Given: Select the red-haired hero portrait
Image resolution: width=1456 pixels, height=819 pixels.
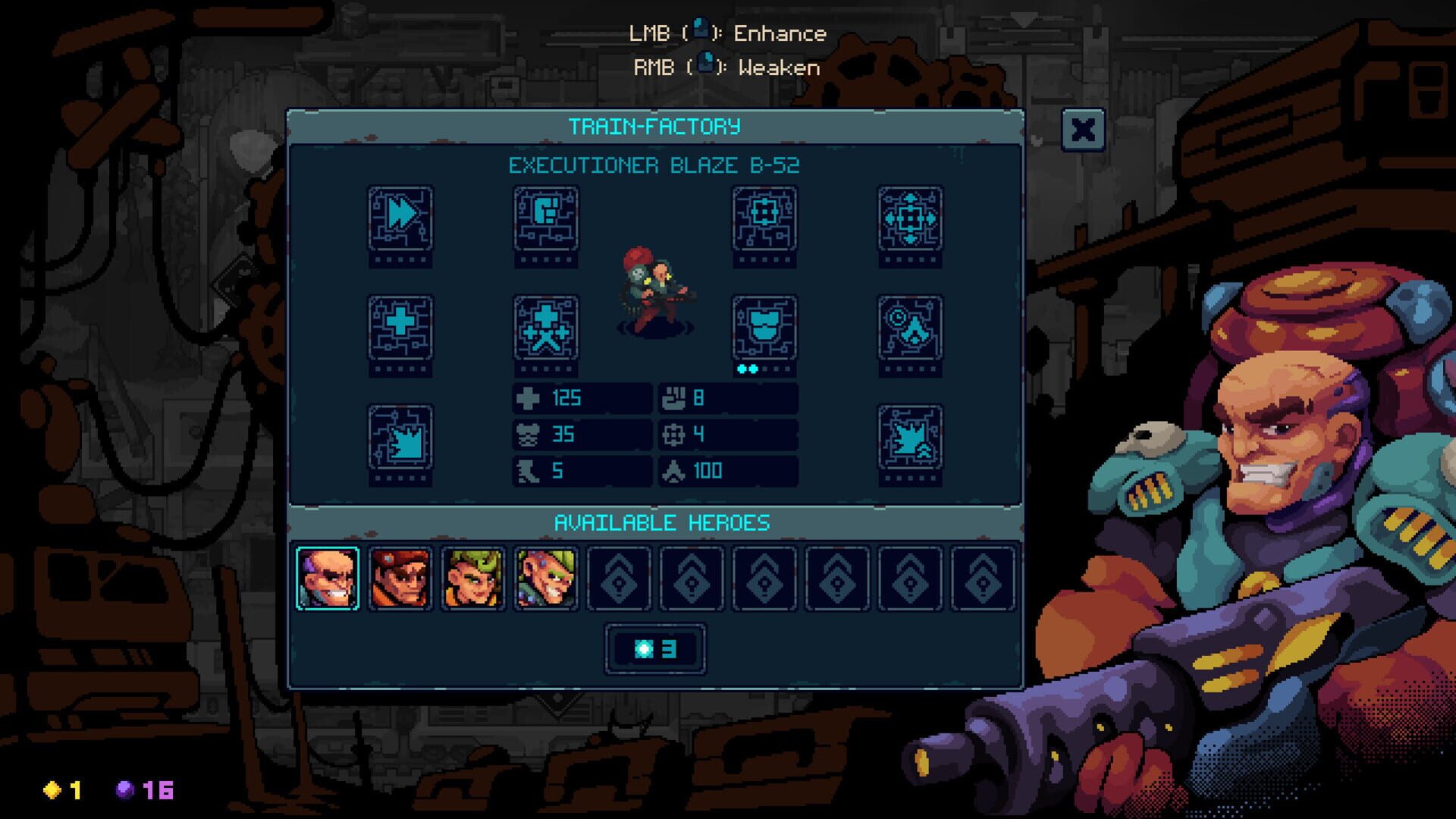Looking at the screenshot, I should [401, 579].
